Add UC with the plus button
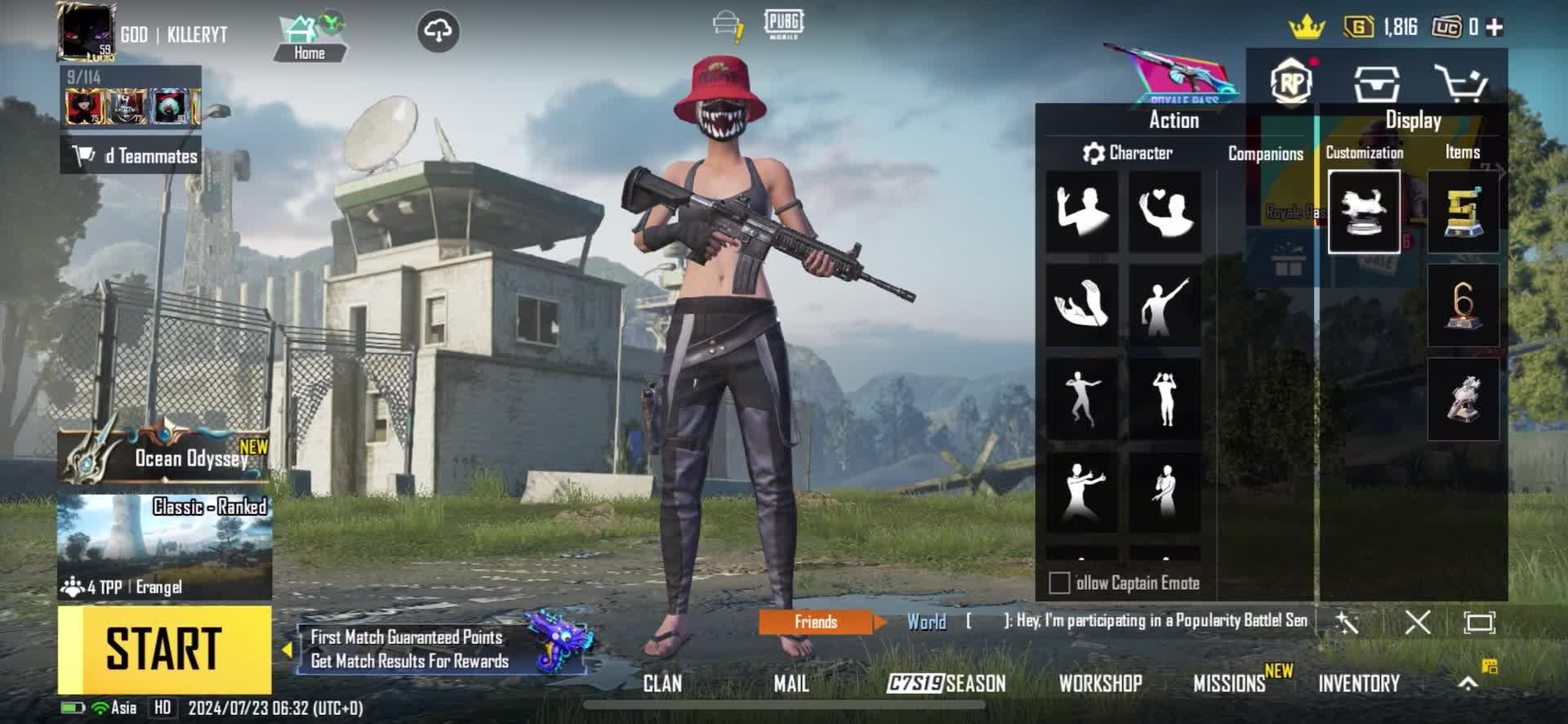1568x724 pixels. [1494, 27]
